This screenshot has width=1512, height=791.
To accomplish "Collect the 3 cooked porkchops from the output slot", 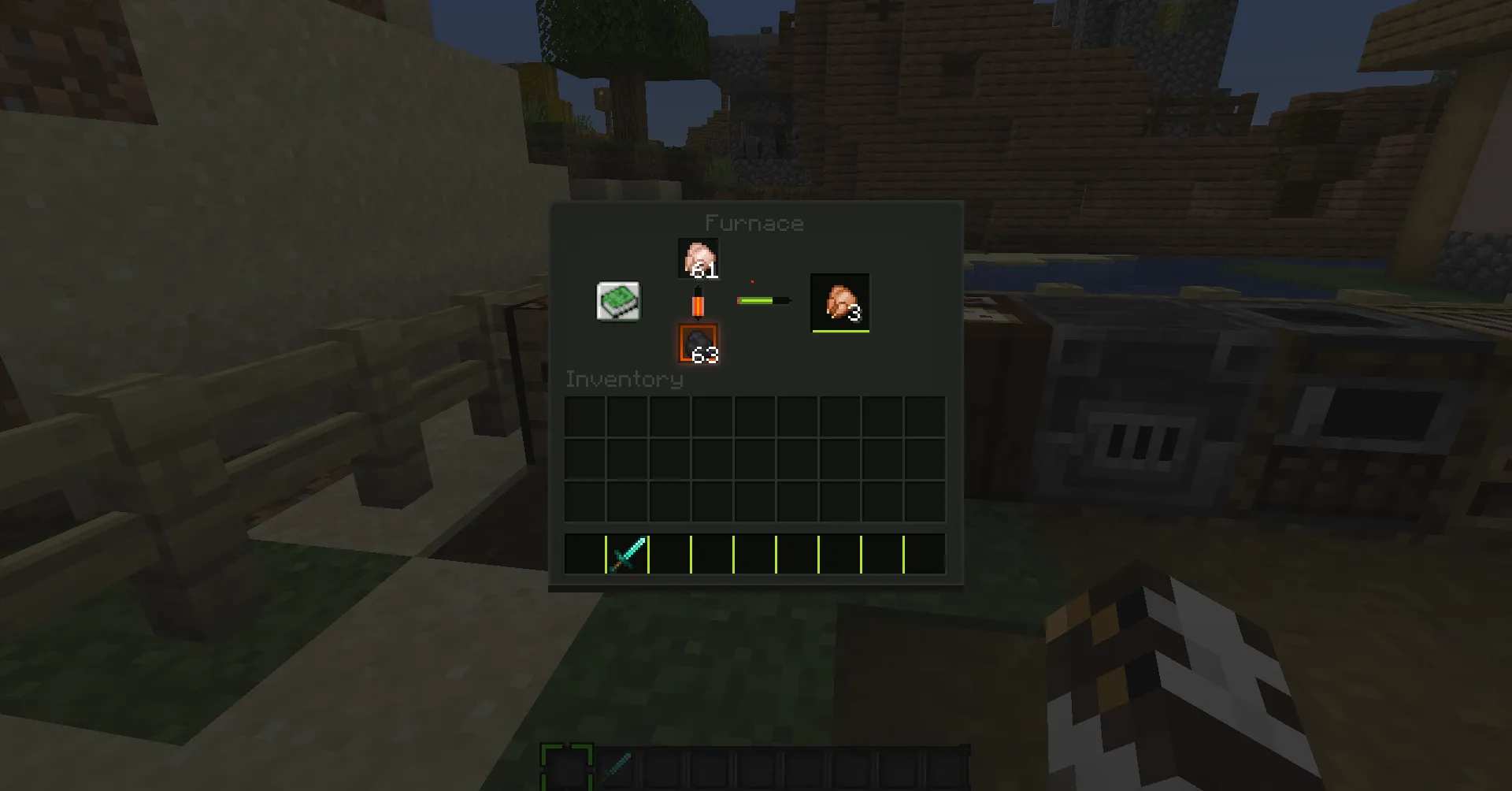I will [x=839, y=302].
